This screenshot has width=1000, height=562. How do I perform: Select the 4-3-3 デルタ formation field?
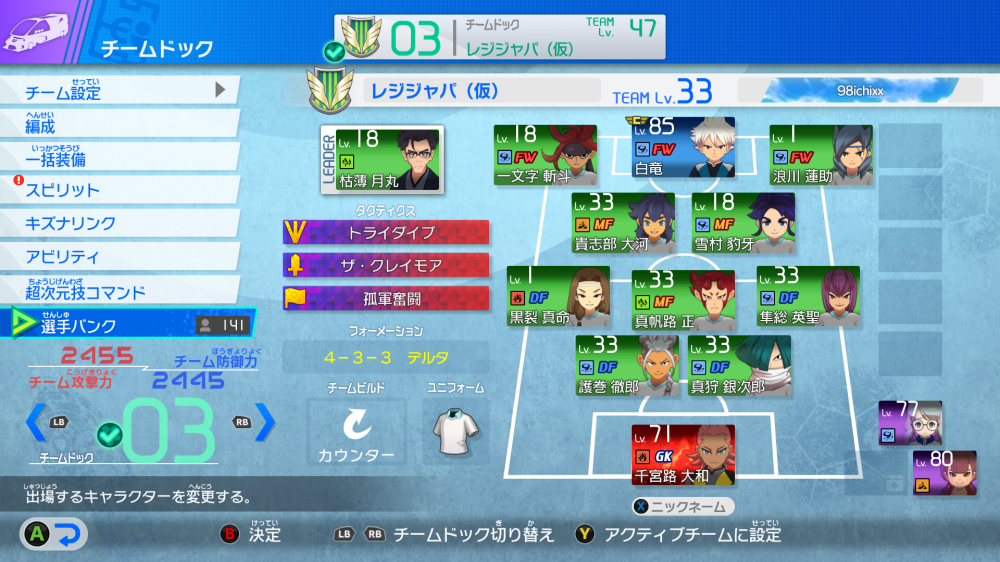(x=386, y=357)
